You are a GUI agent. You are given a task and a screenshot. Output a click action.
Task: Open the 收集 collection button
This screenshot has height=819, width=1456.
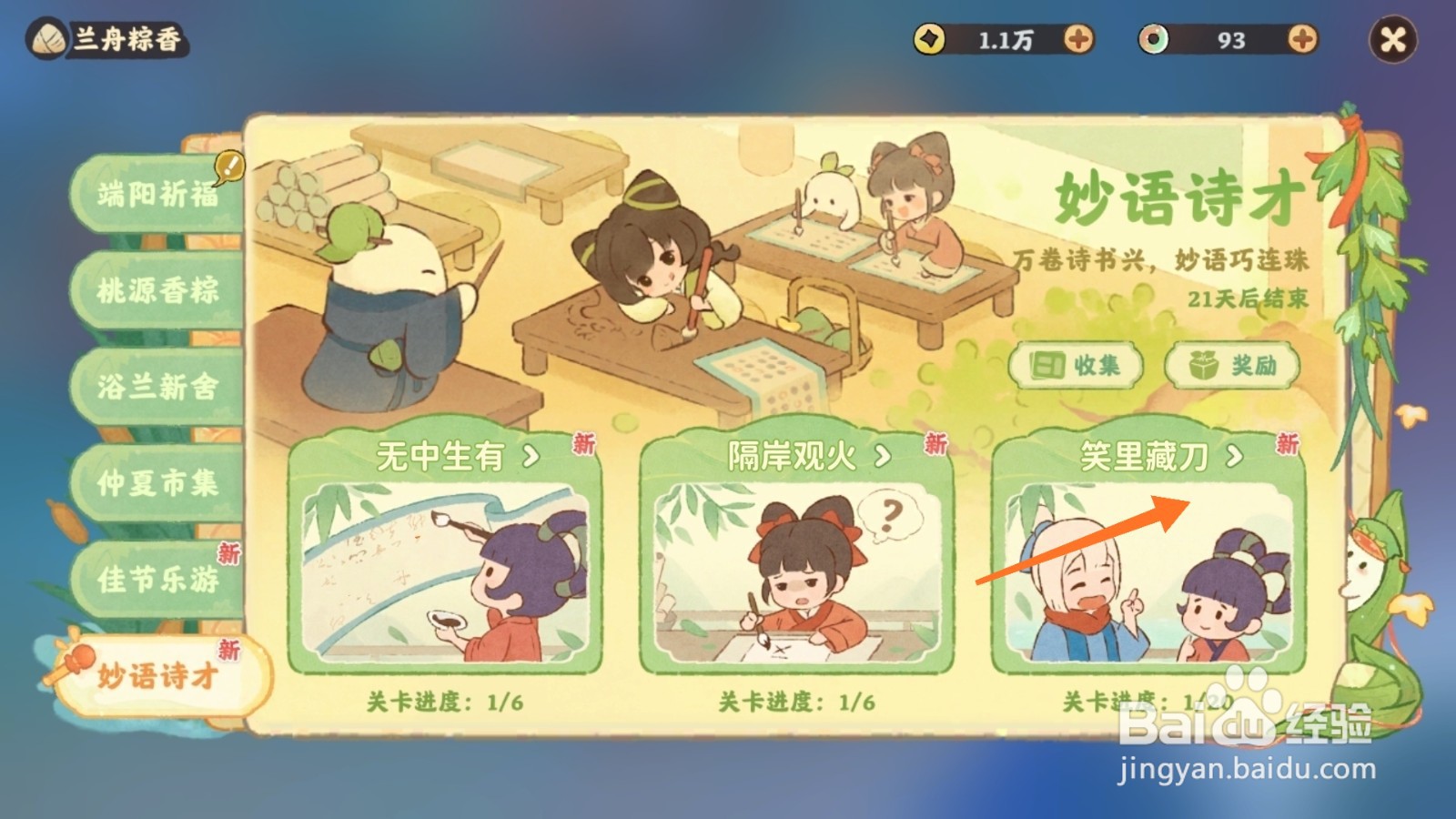click(x=1077, y=364)
